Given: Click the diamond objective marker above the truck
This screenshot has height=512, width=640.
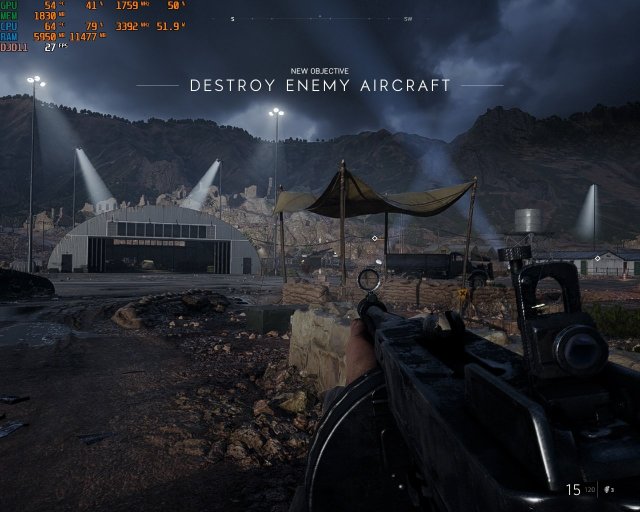Looking at the screenshot, I should click(x=374, y=239).
